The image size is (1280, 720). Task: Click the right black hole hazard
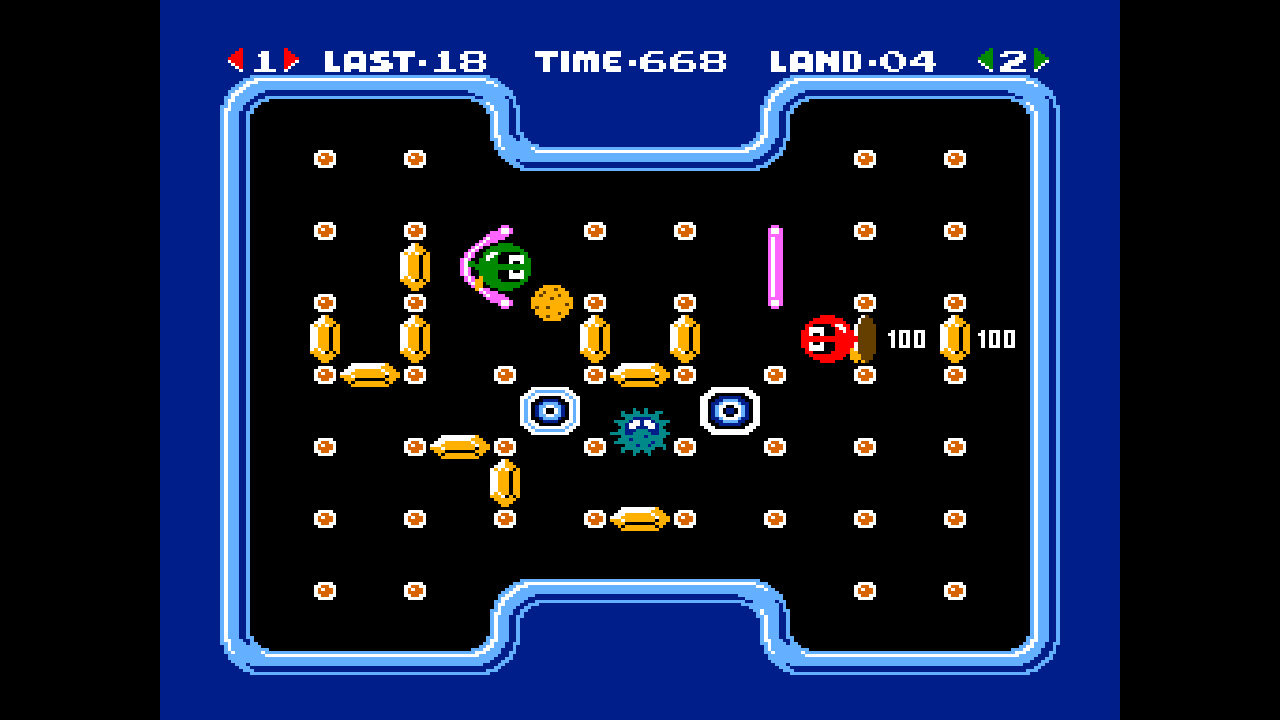click(728, 408)
